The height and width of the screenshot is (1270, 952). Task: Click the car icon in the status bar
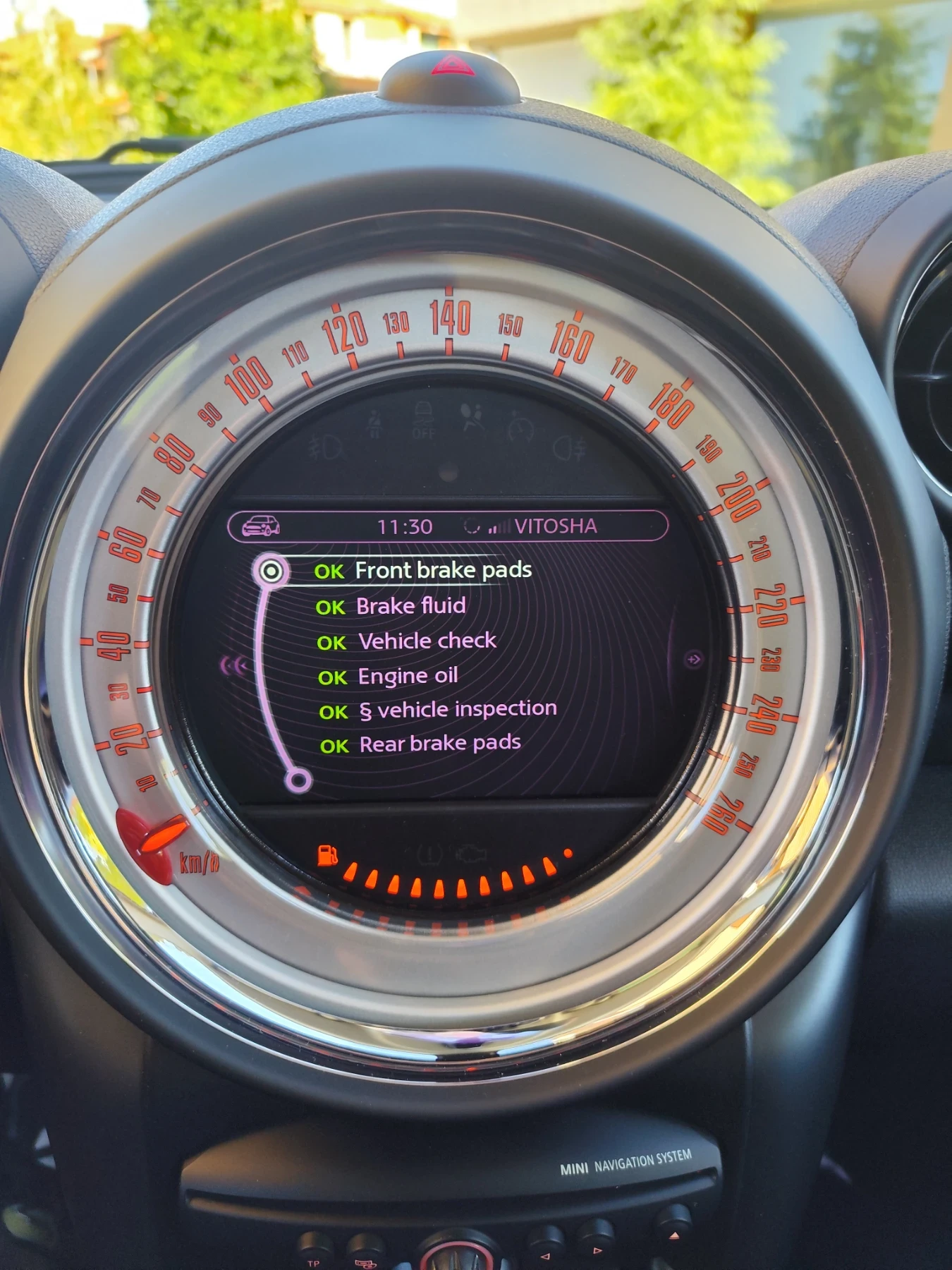(261, 526)
